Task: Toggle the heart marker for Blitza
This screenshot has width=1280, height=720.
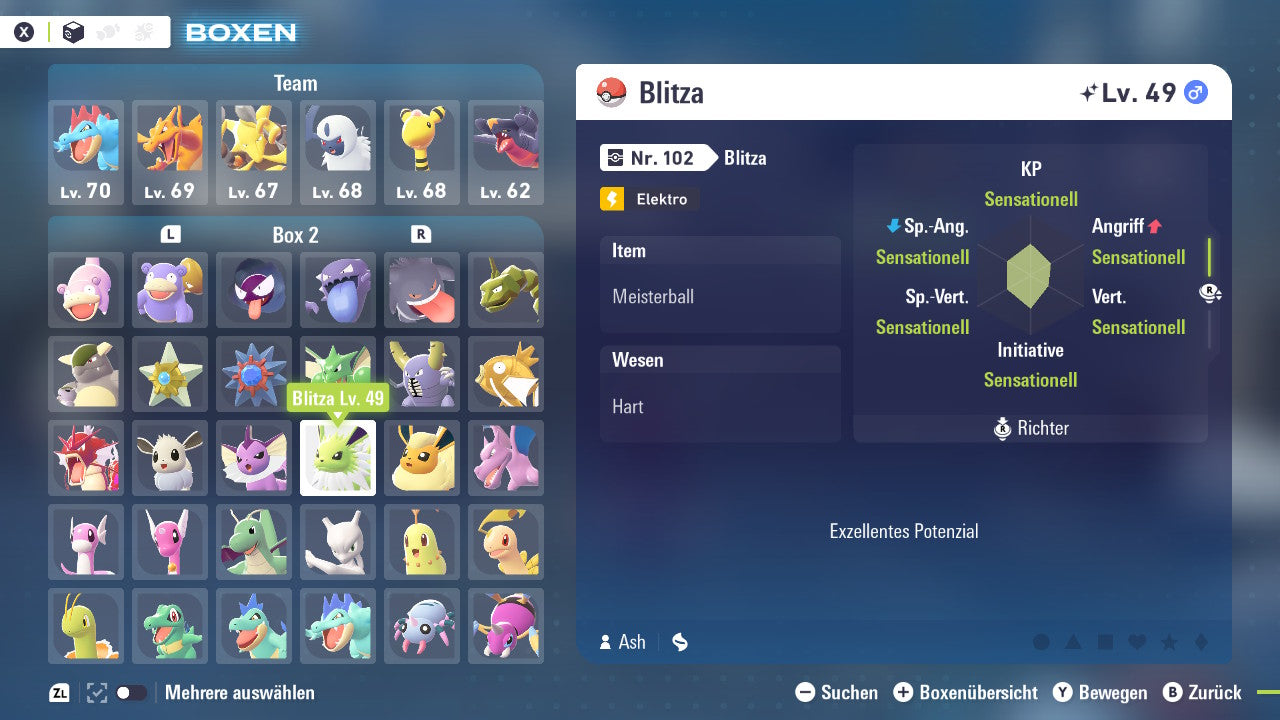Action: pyautogui.click(x=1136, y=641)
